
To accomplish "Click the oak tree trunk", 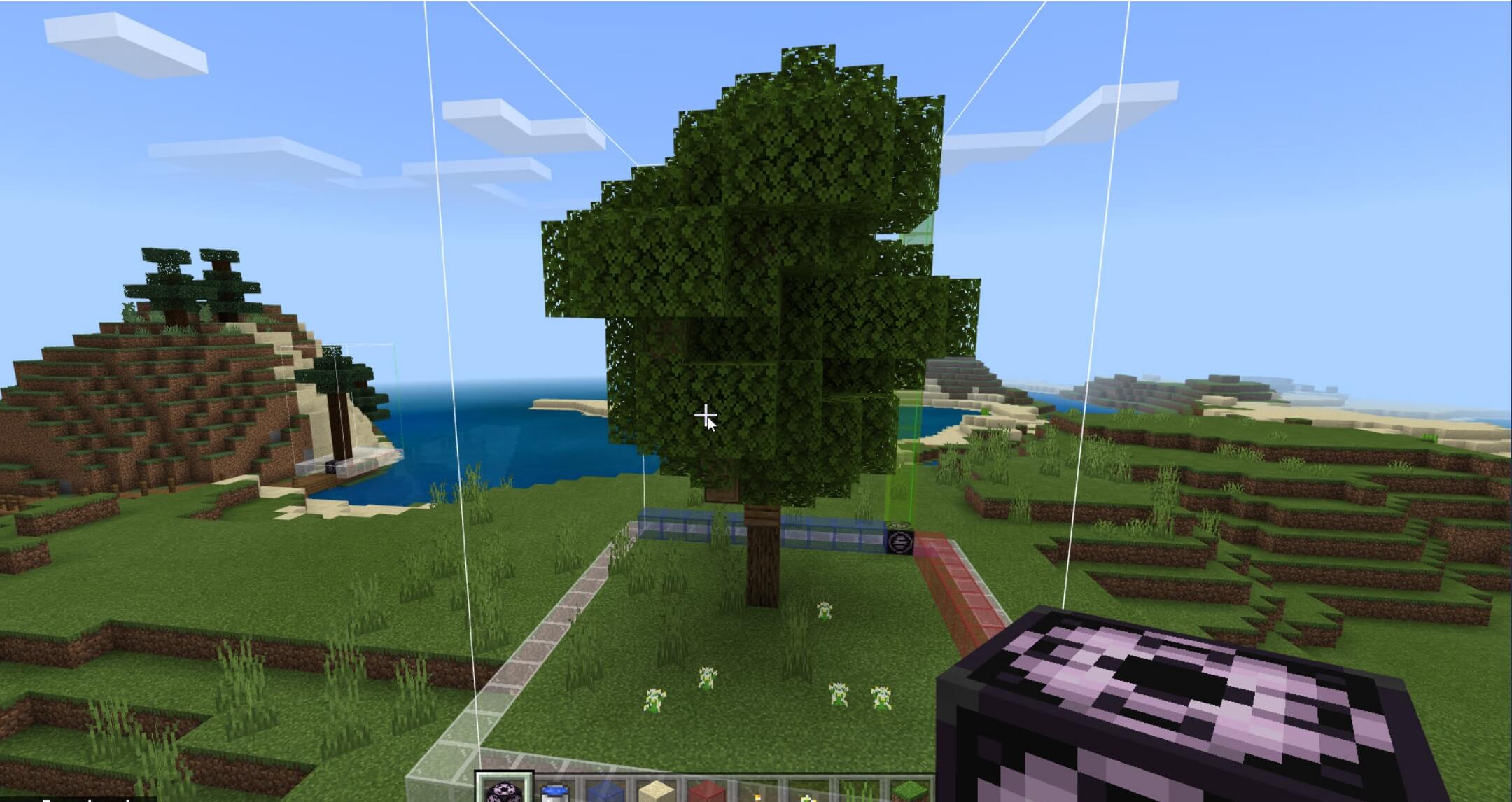I will (x=763, y=567).
